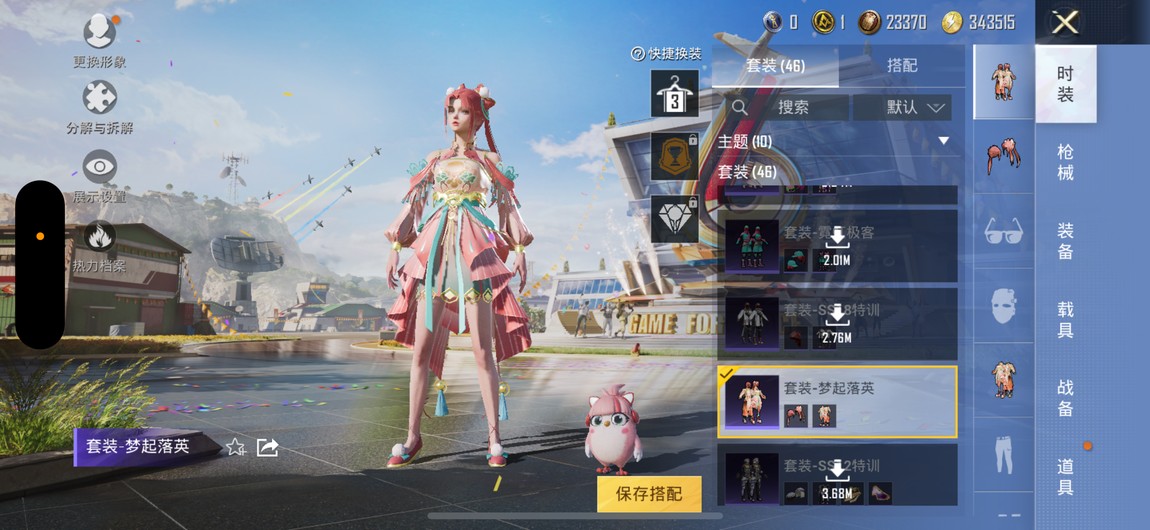
Task: Select the 套装-梦起落英 outfit row
Action: point(837,401)
